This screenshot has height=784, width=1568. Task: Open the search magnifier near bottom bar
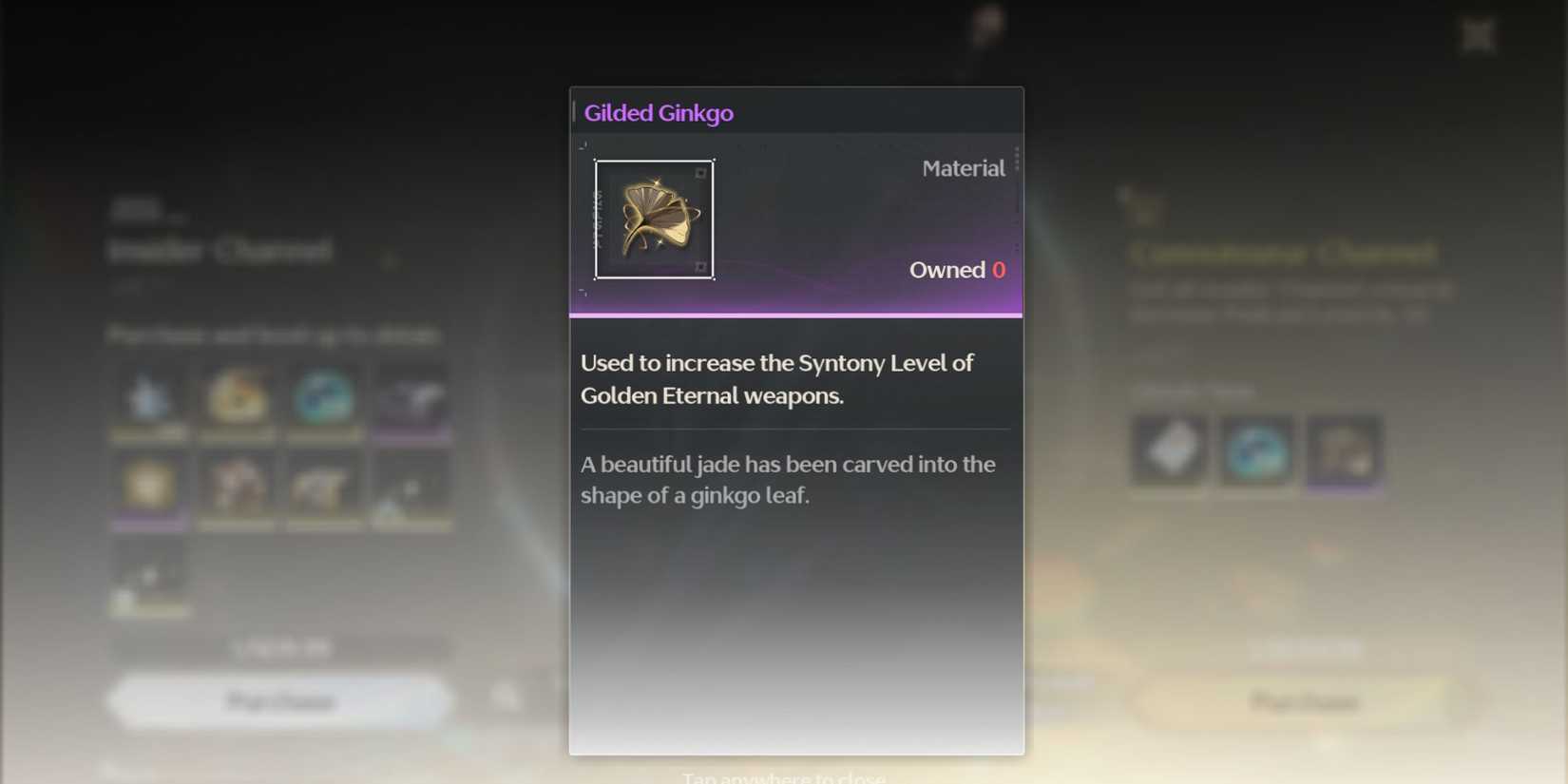point(506,695)
